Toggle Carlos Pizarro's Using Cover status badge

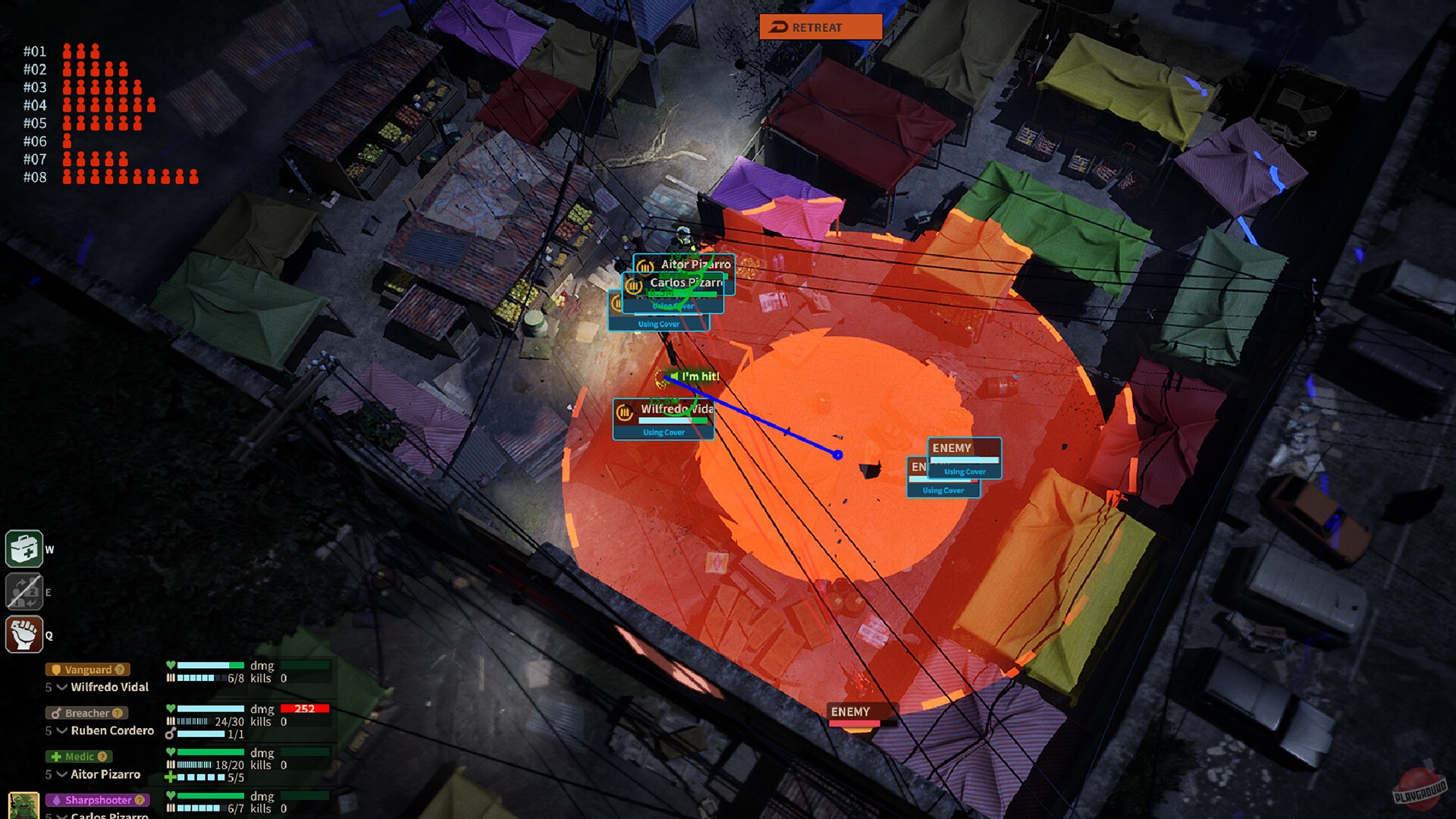pyautogui.click(x=673, y=306)
